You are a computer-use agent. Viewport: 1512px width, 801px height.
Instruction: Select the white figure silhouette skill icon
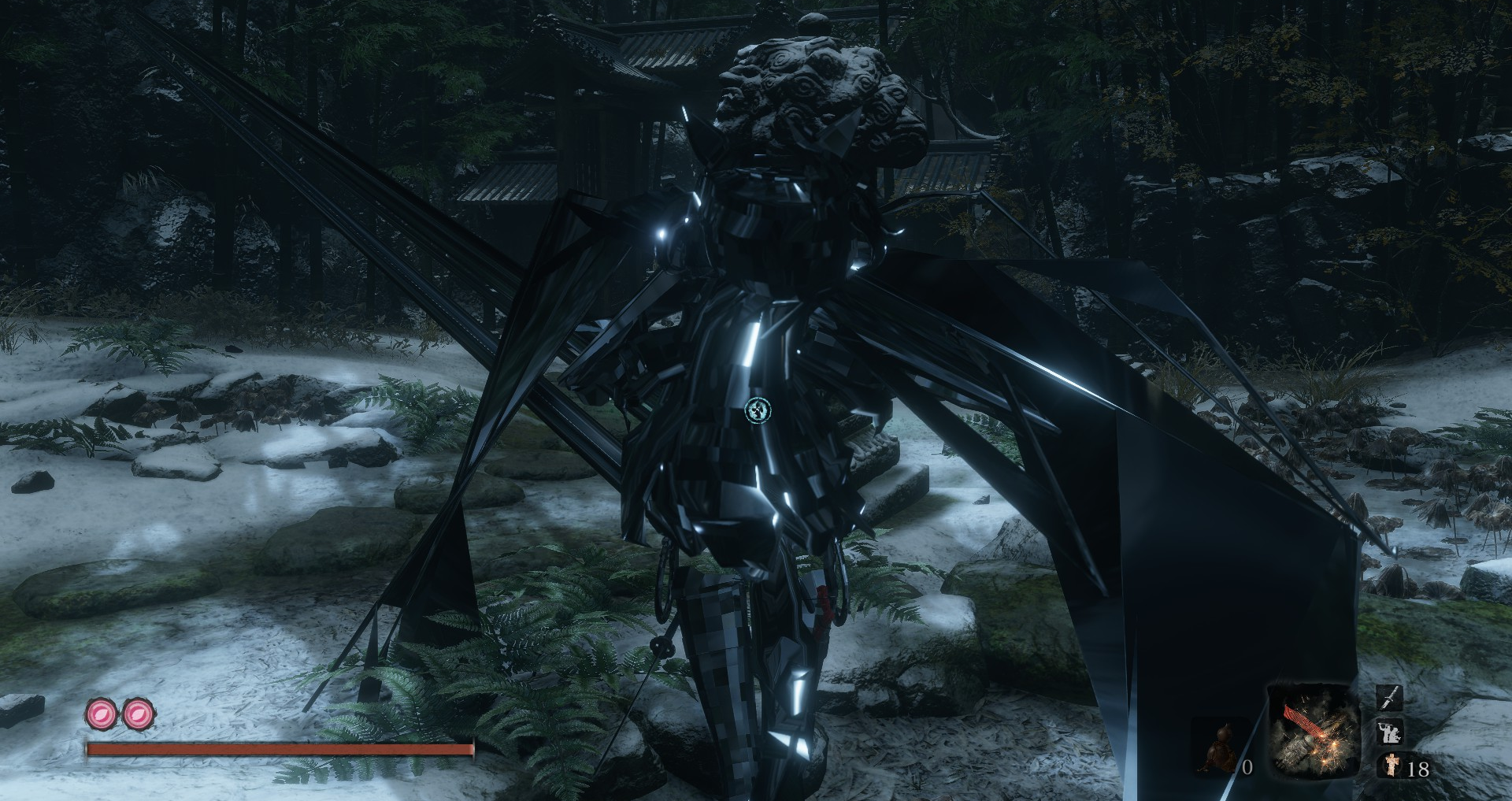pos(1389,732)
